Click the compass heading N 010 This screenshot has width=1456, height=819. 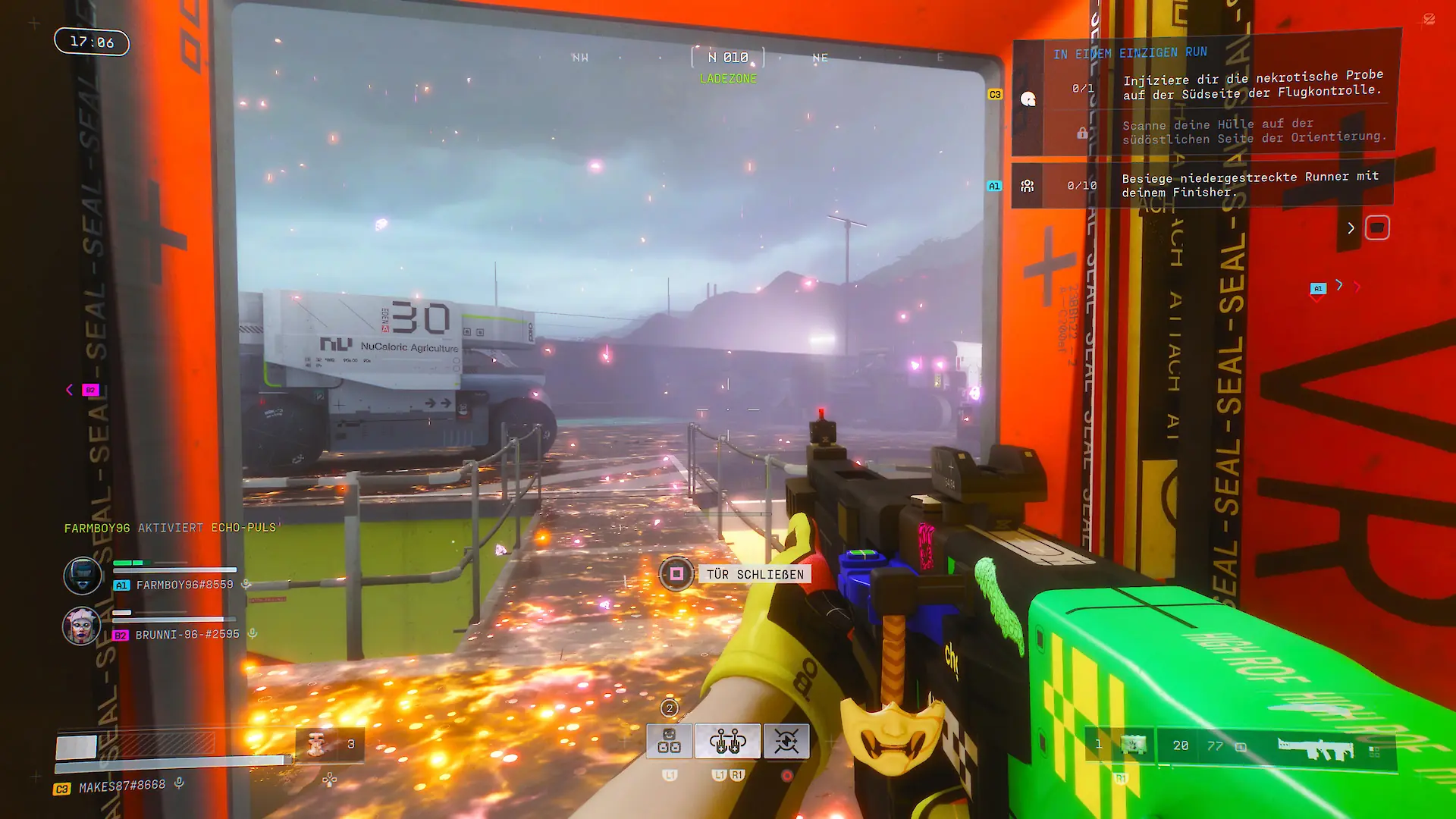(728, 58)
